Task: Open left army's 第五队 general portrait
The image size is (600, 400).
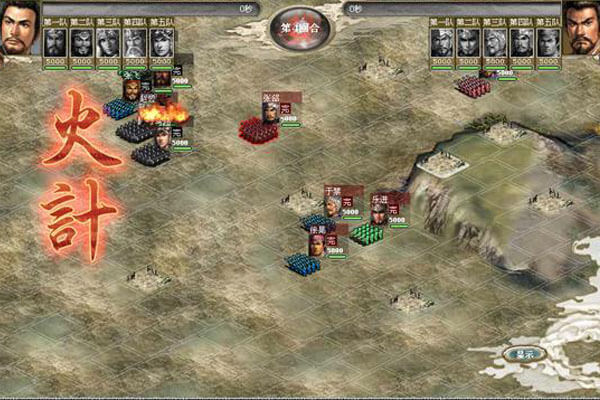Action: tap(161, 42)
